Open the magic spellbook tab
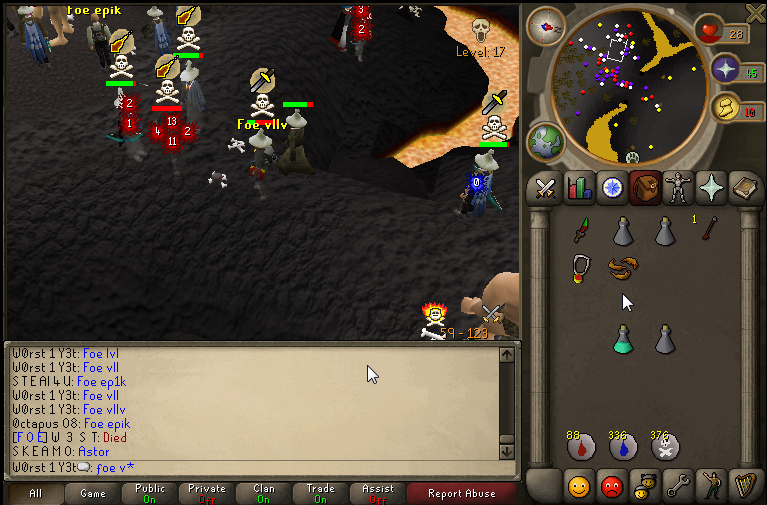The height and width of the screenshot is (505, 767). [744, 187]
